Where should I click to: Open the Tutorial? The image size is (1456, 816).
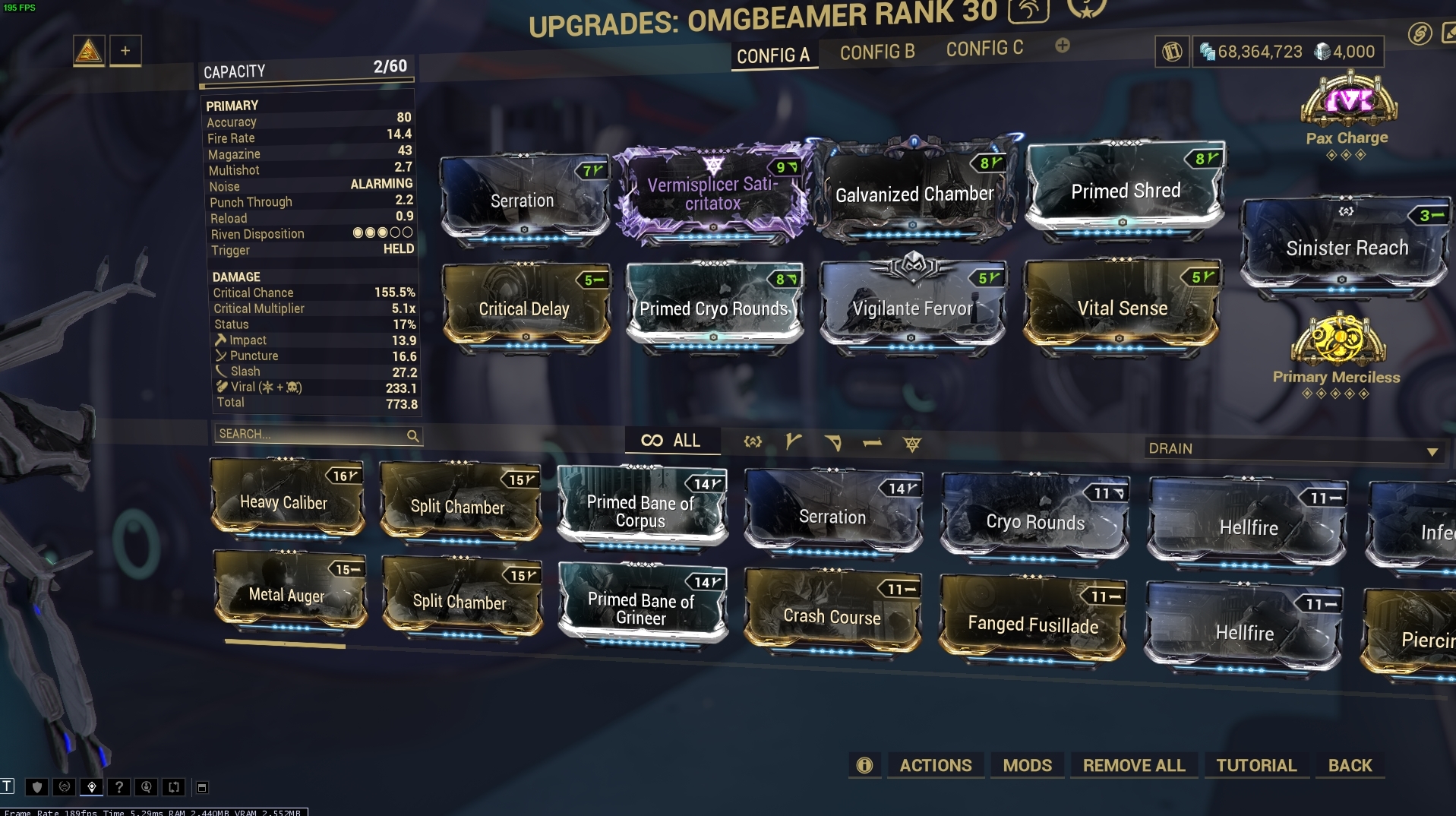(x=1256, y=765)
